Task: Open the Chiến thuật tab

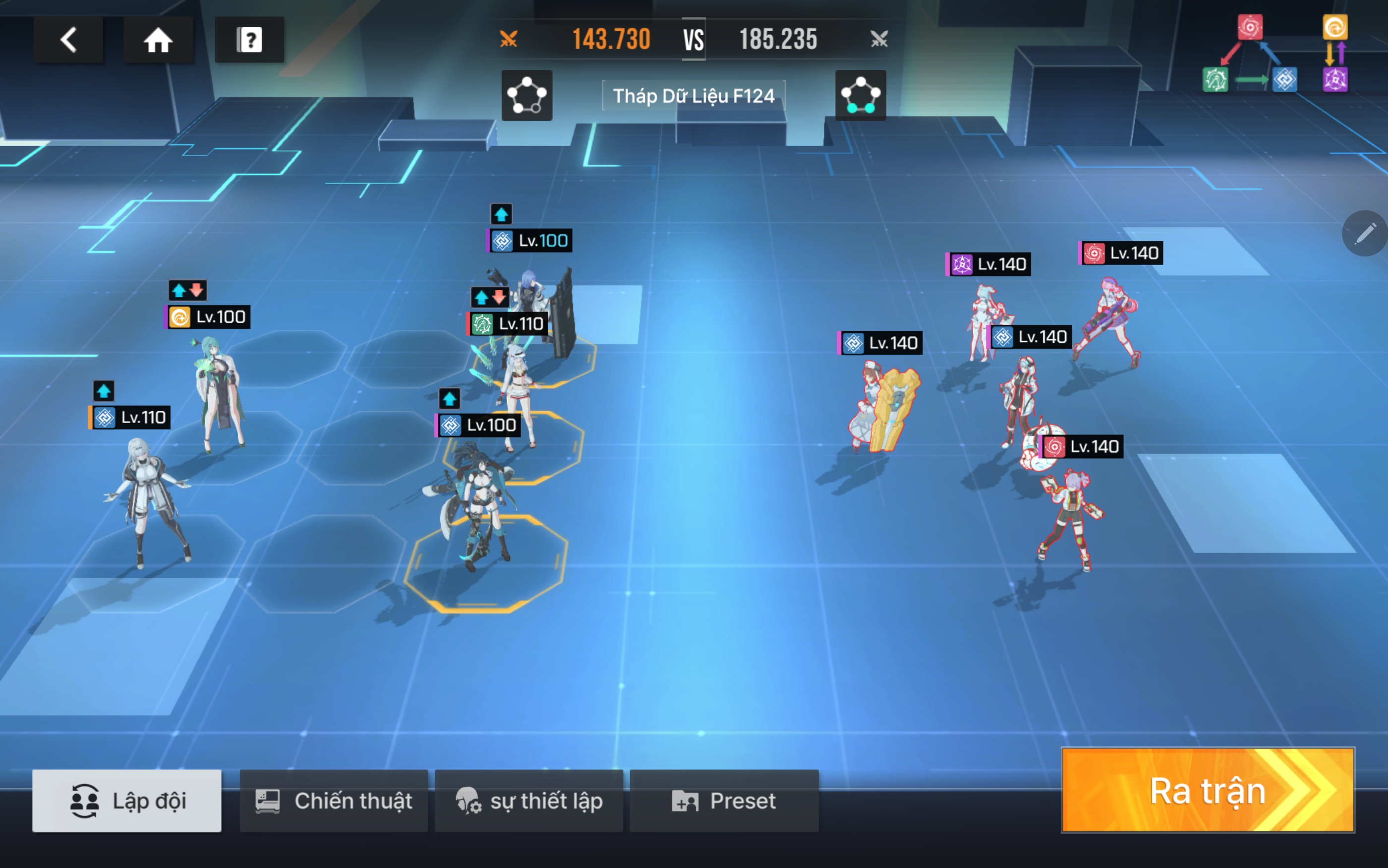Action: pyautogui.click(x=334, y=801)
